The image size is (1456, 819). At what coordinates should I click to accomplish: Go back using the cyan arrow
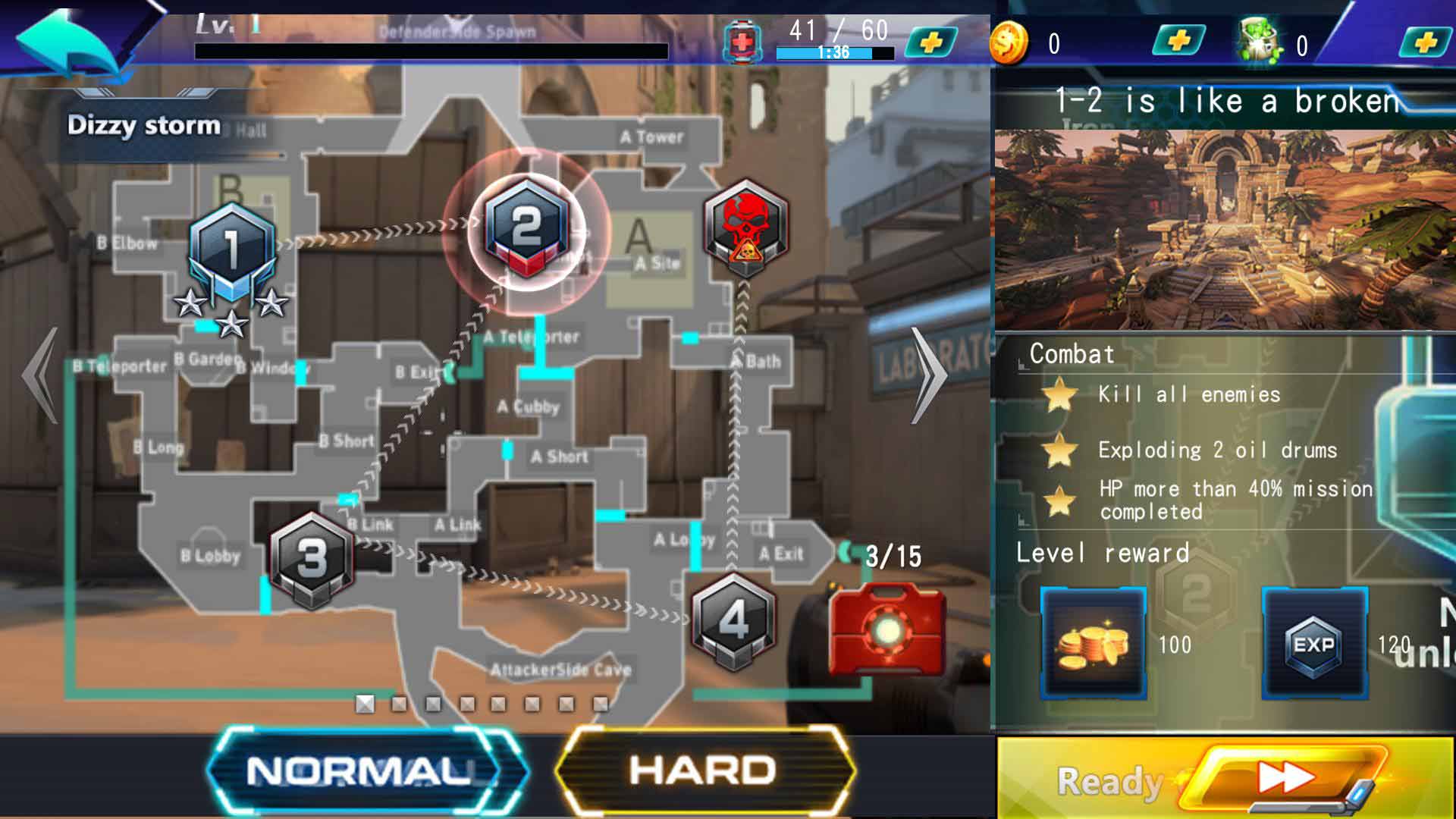tap(67, 42)
